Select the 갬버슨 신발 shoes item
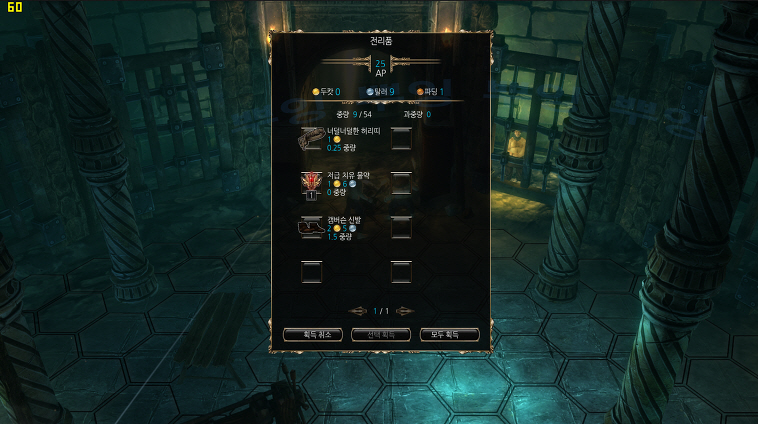This screenshot has width=758, height=424. (312, 228)
